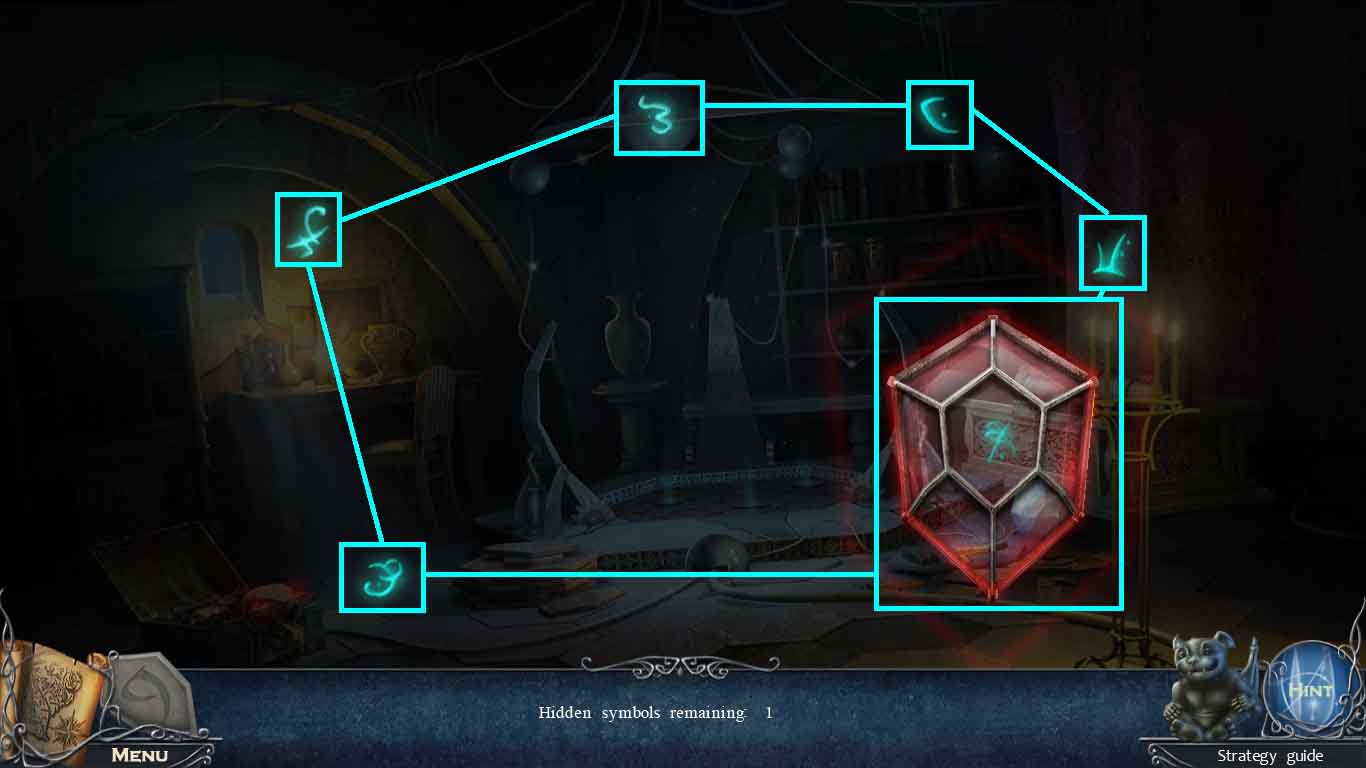Select the crescent moon symbol tile

pos(939,114)
